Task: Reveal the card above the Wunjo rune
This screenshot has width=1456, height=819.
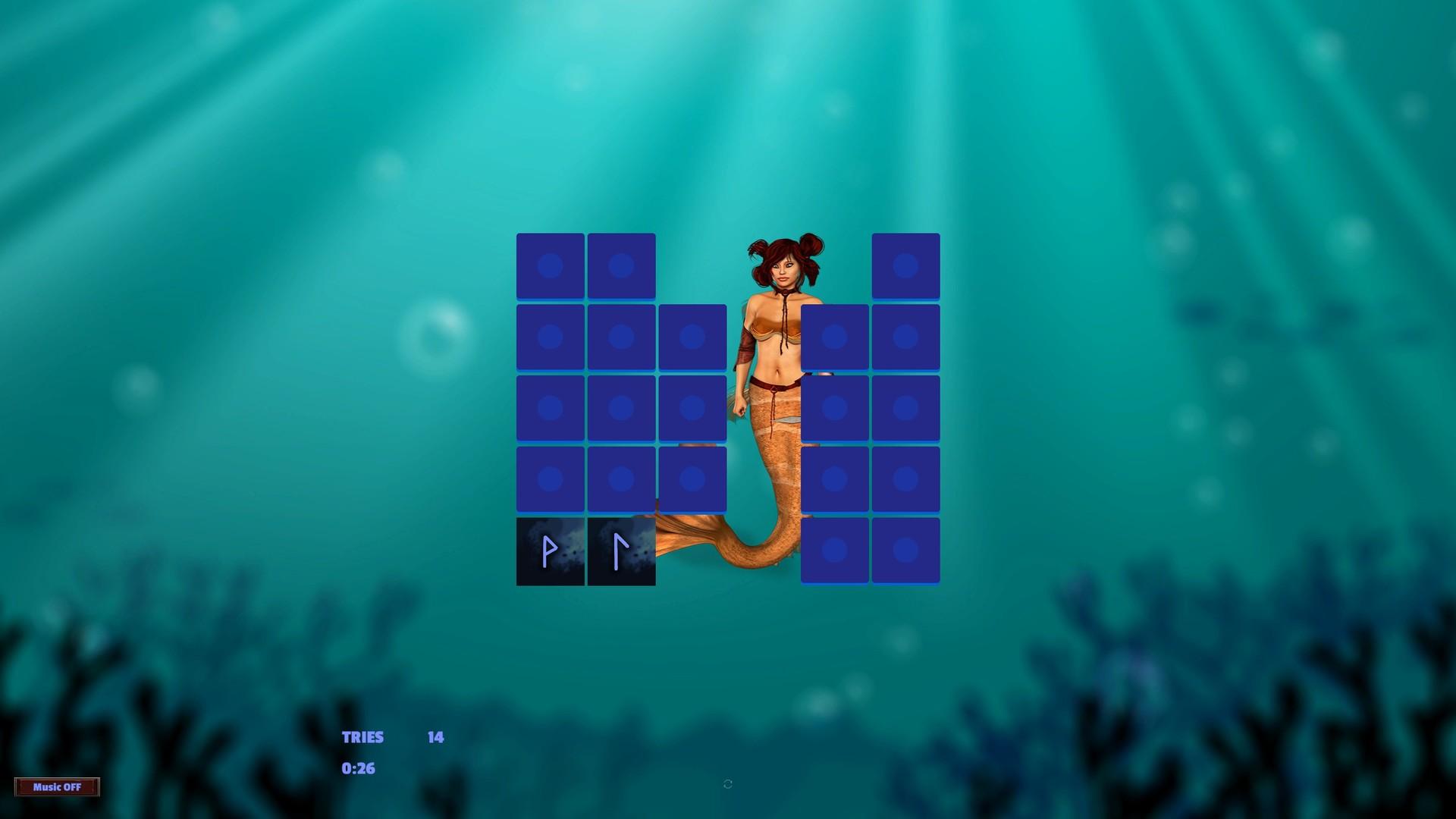Action: coord(551,479)
